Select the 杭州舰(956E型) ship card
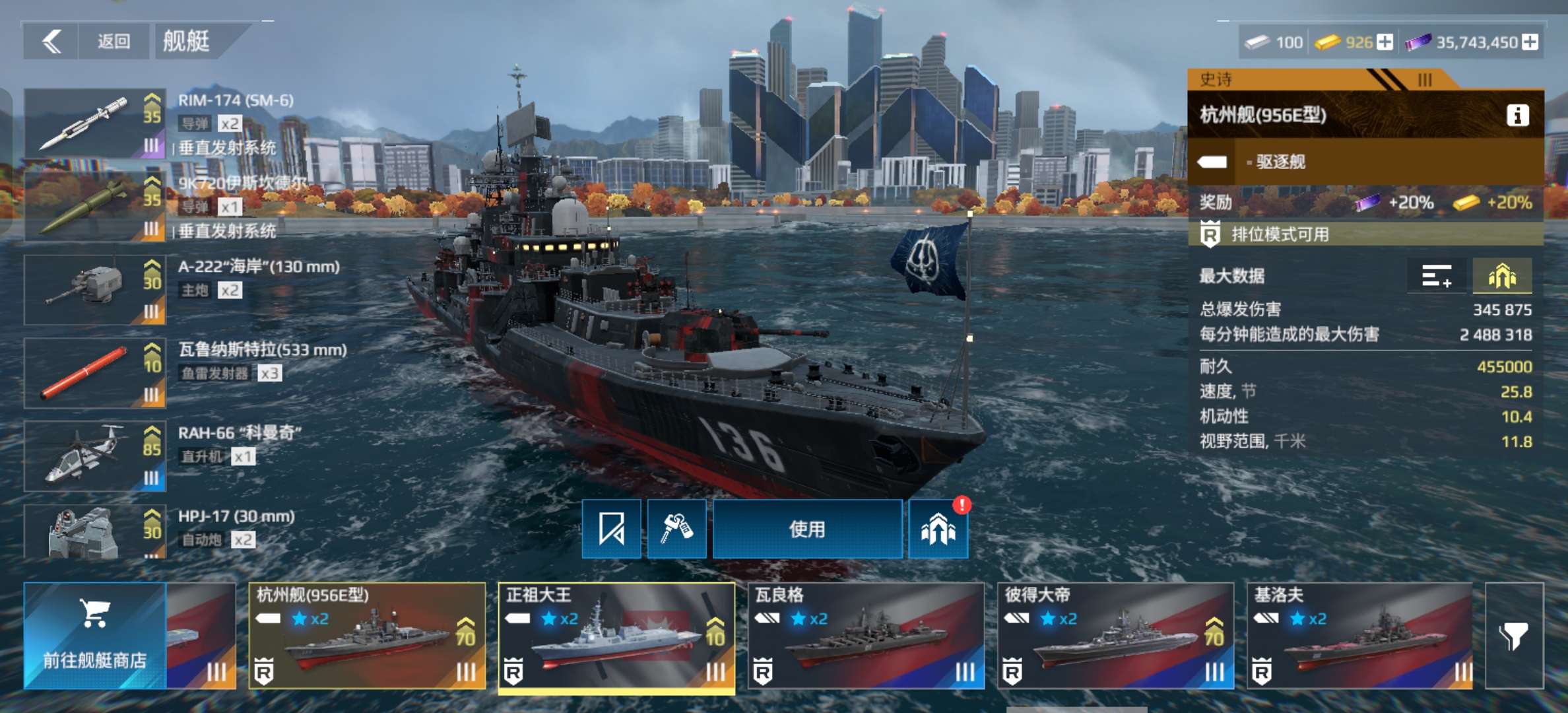The width and height of the screenshot is (1568, 713). point(367,636)
